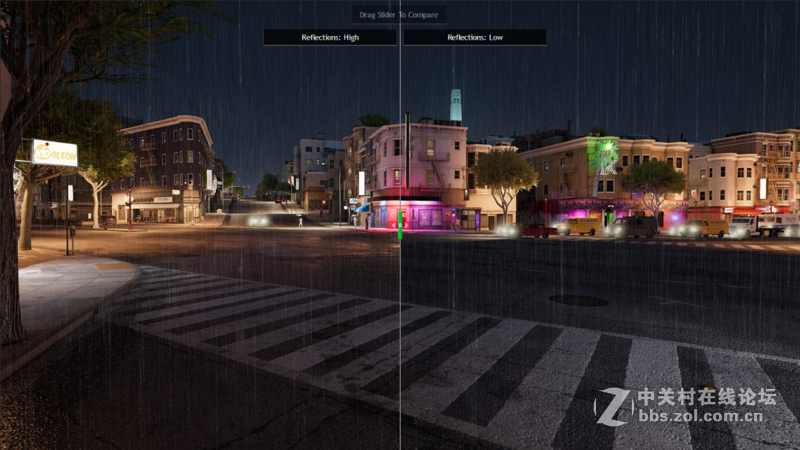Image resolution: width=800 pixels, height=450 pixels.
Task: Select the Reflections: Low label
Action: pos(474,37)
